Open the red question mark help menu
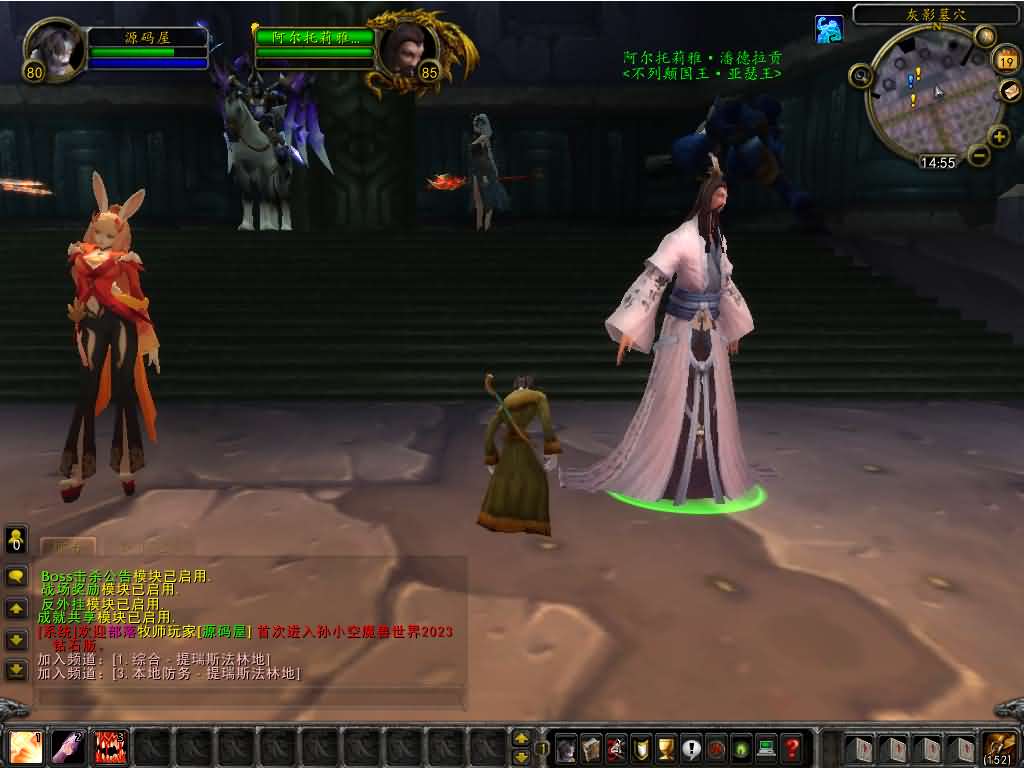The width and height of the screenshot is (1024, 768). point(792,747)
